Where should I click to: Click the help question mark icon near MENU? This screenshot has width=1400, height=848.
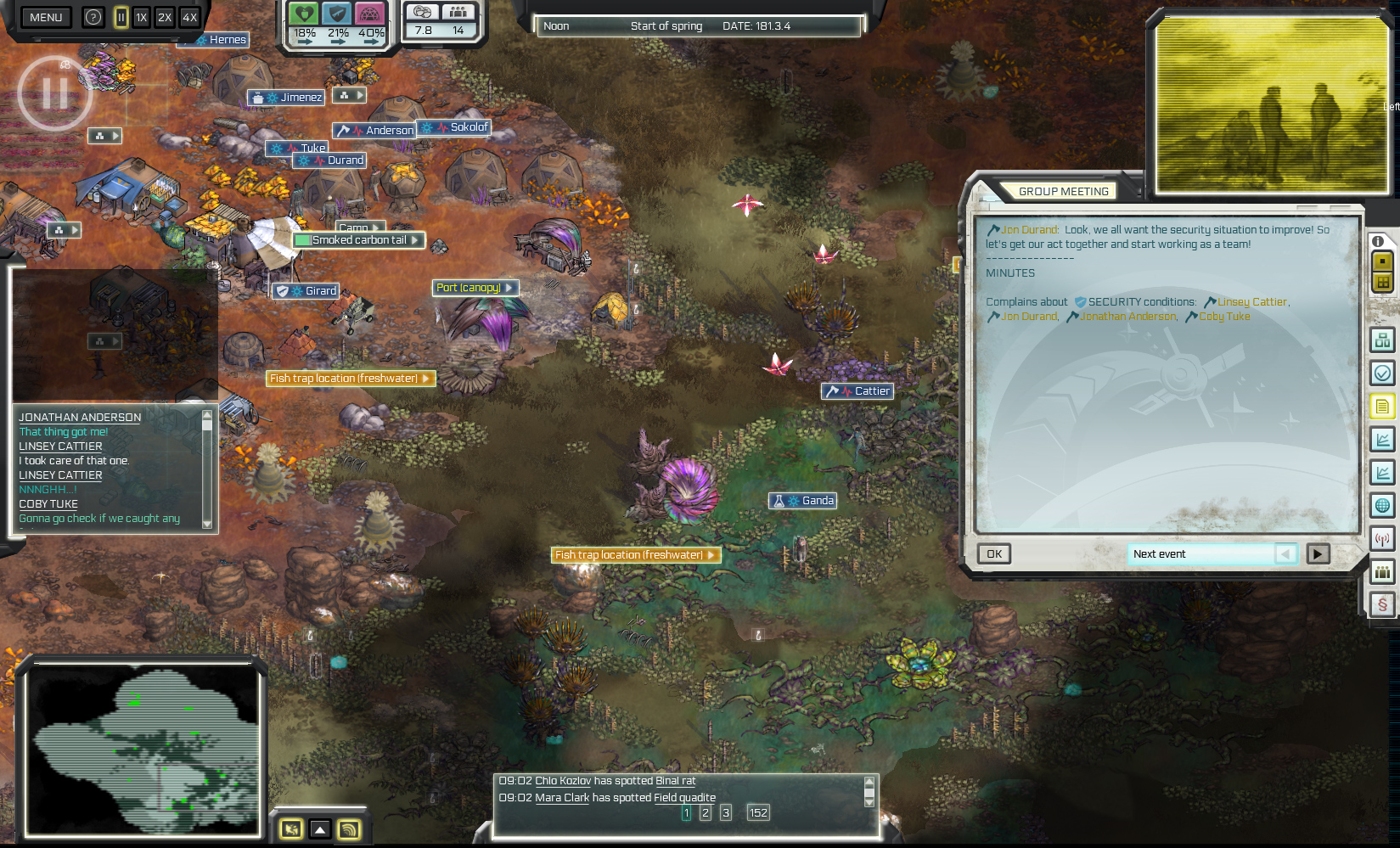(93, 17)
